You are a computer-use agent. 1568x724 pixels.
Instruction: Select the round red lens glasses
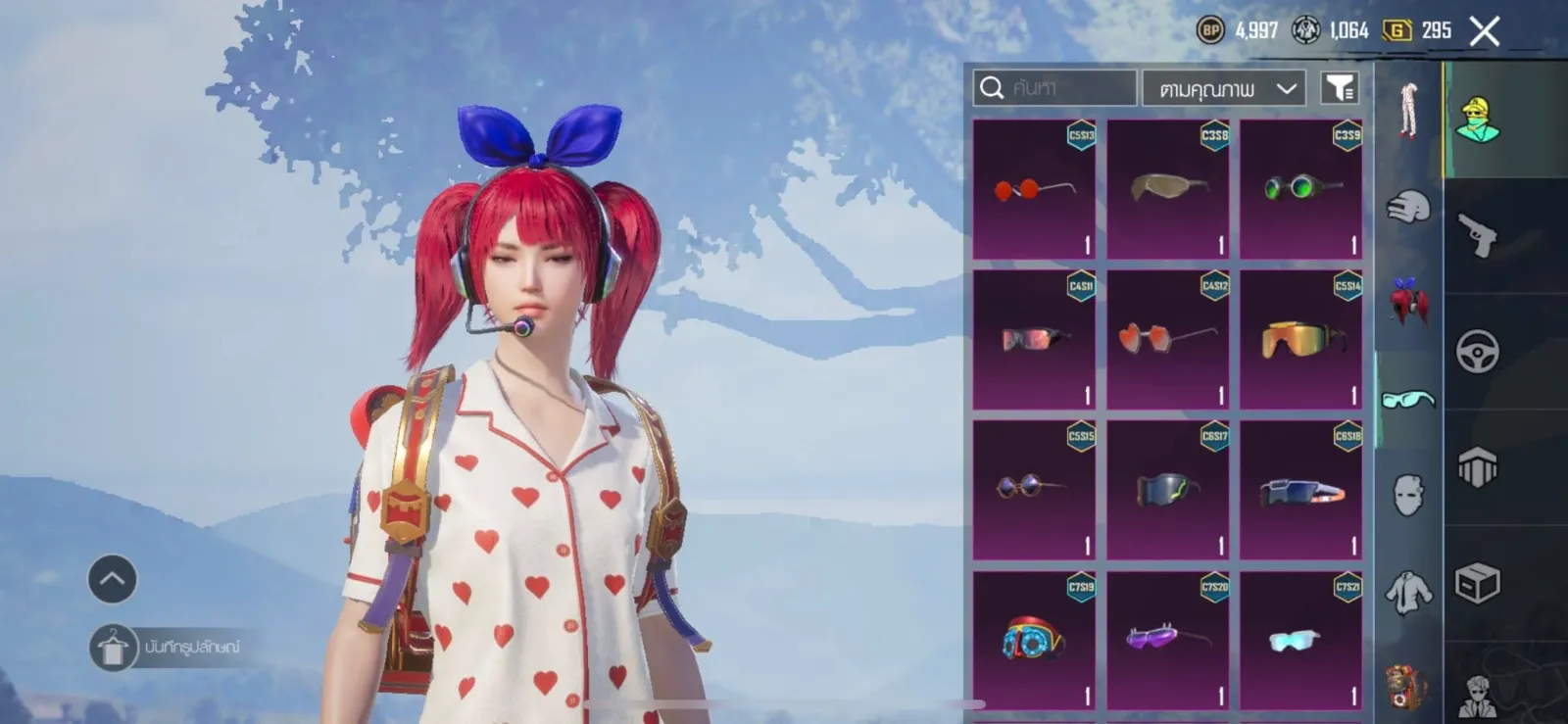click(1035, 190)
